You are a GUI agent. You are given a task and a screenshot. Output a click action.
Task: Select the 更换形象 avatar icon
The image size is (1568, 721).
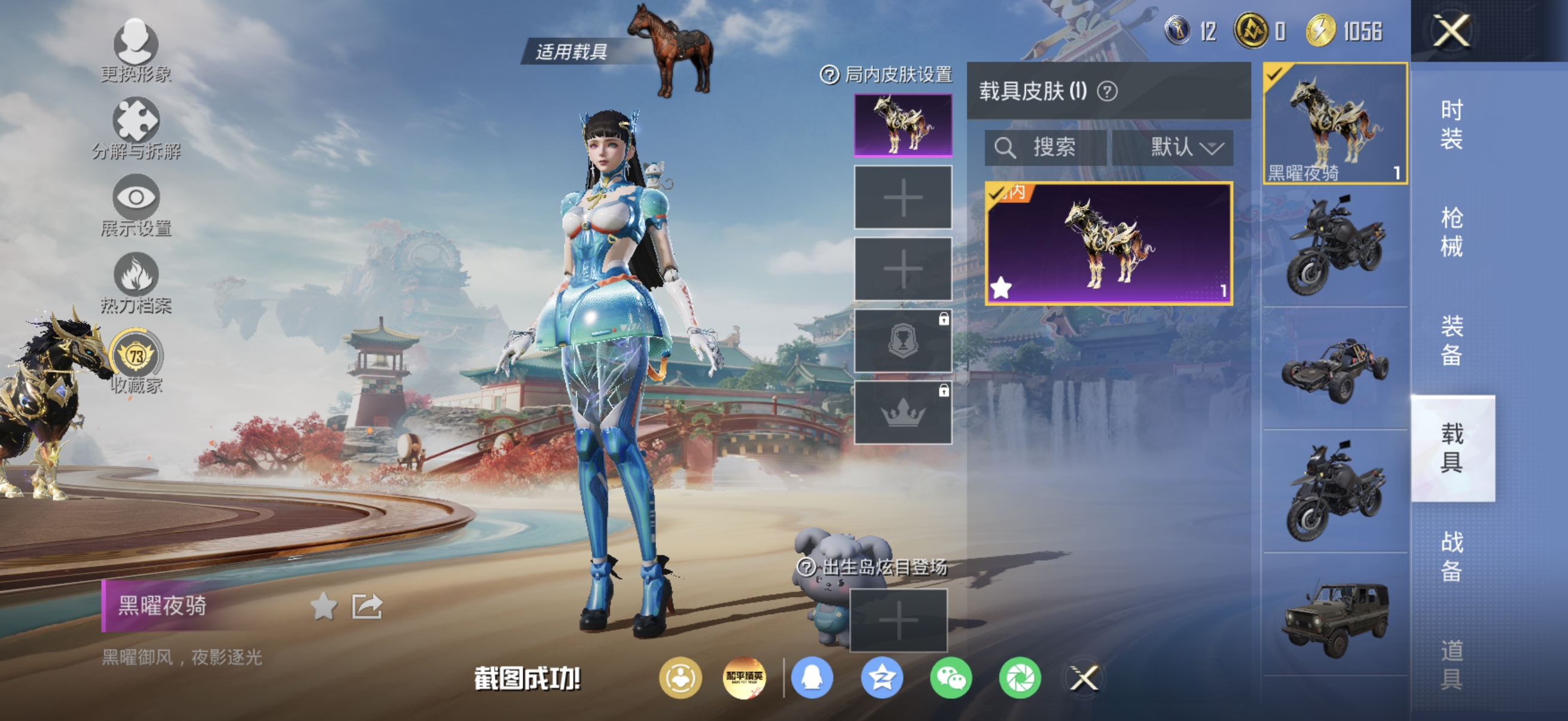click(136, 42)
